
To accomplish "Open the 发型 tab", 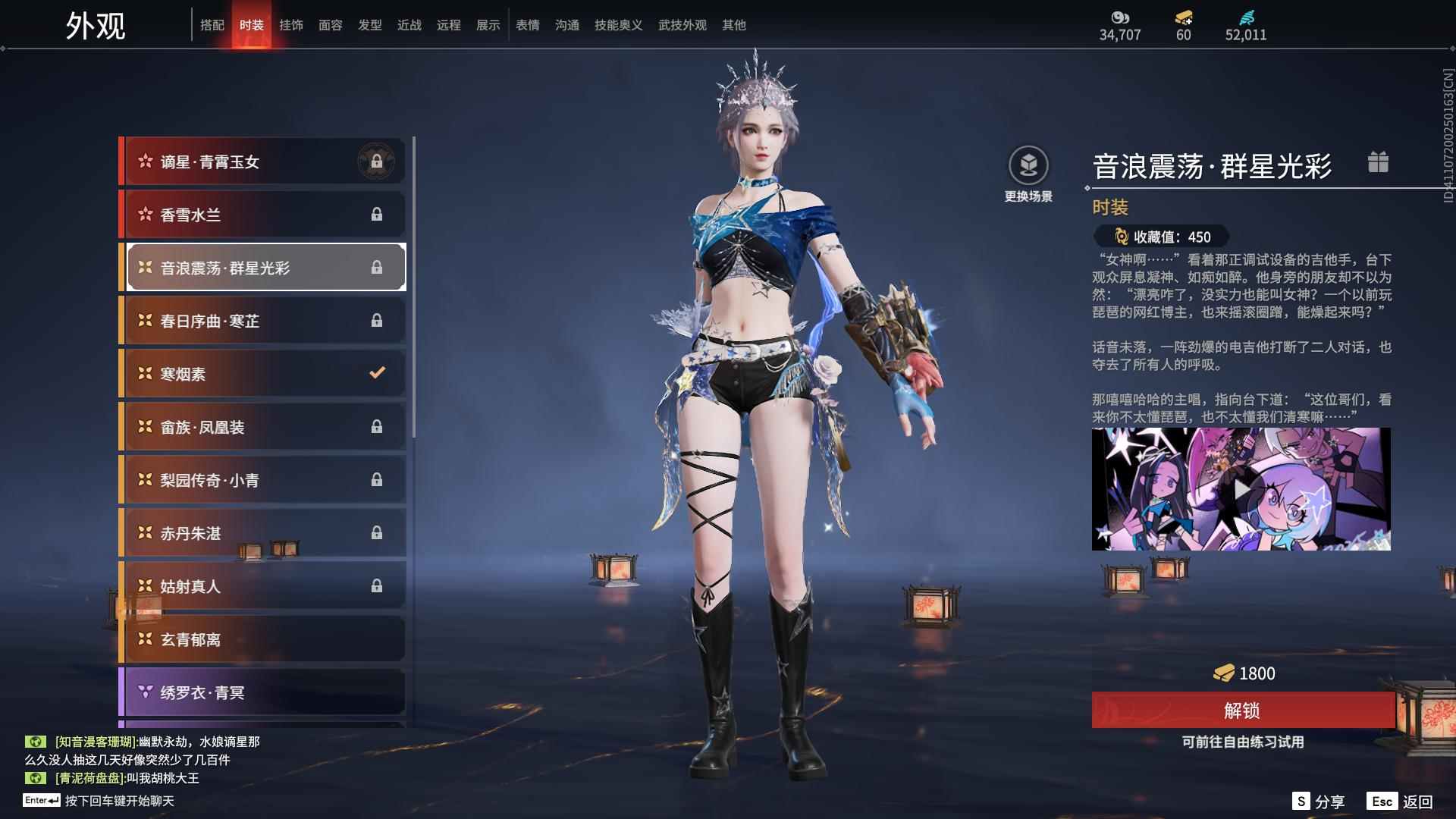I will click(370, 25).
